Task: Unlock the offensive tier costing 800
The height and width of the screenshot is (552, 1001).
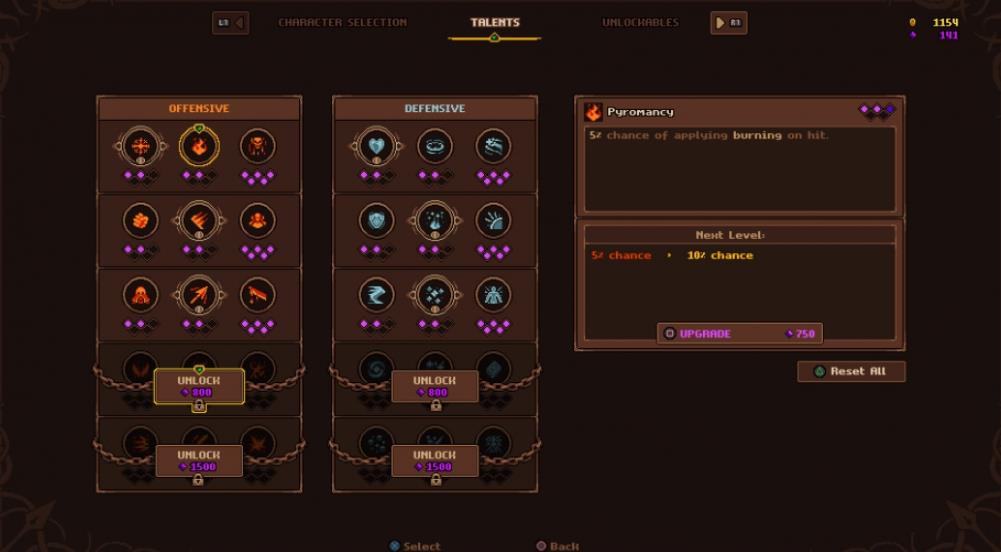Action: (199, 386)
